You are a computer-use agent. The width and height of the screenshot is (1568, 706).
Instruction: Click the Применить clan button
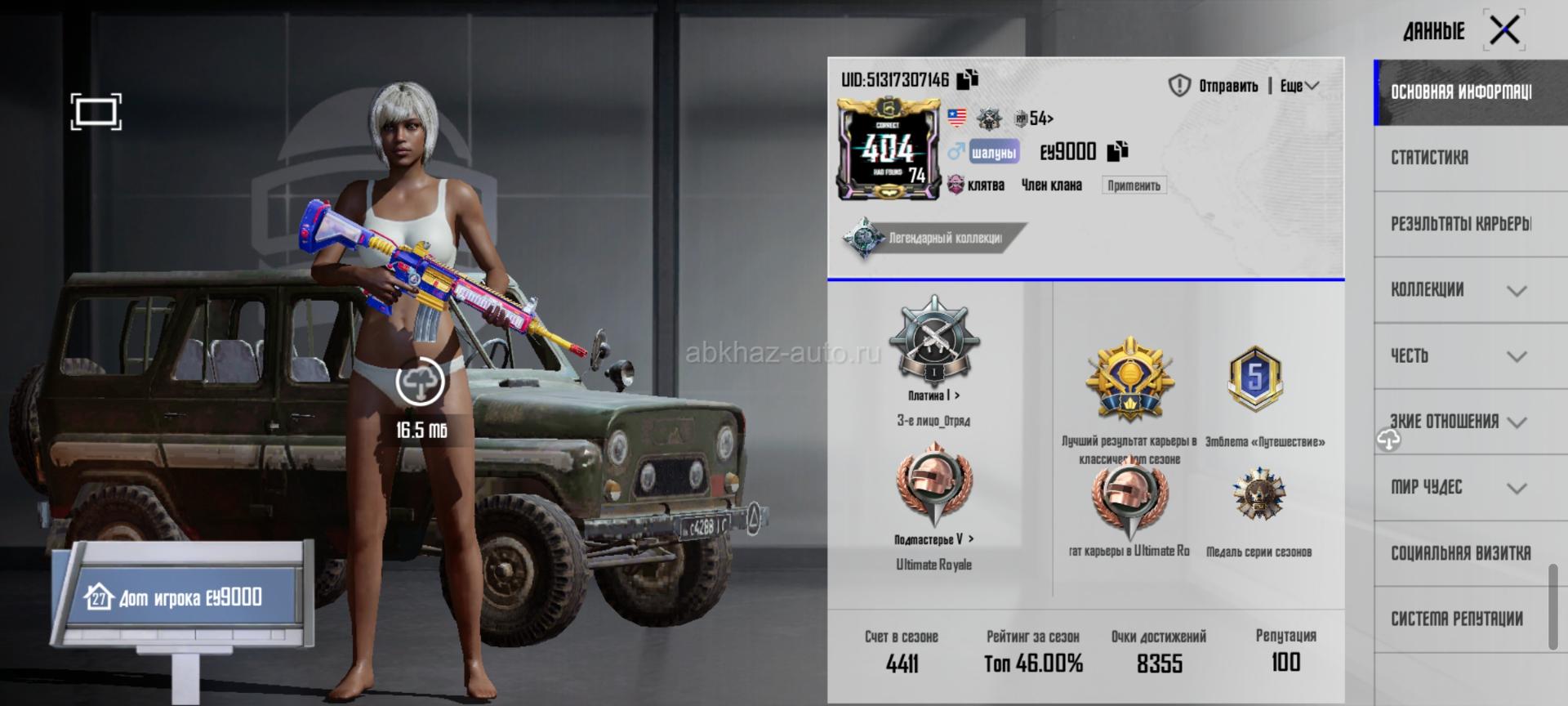pos(1134,185)
